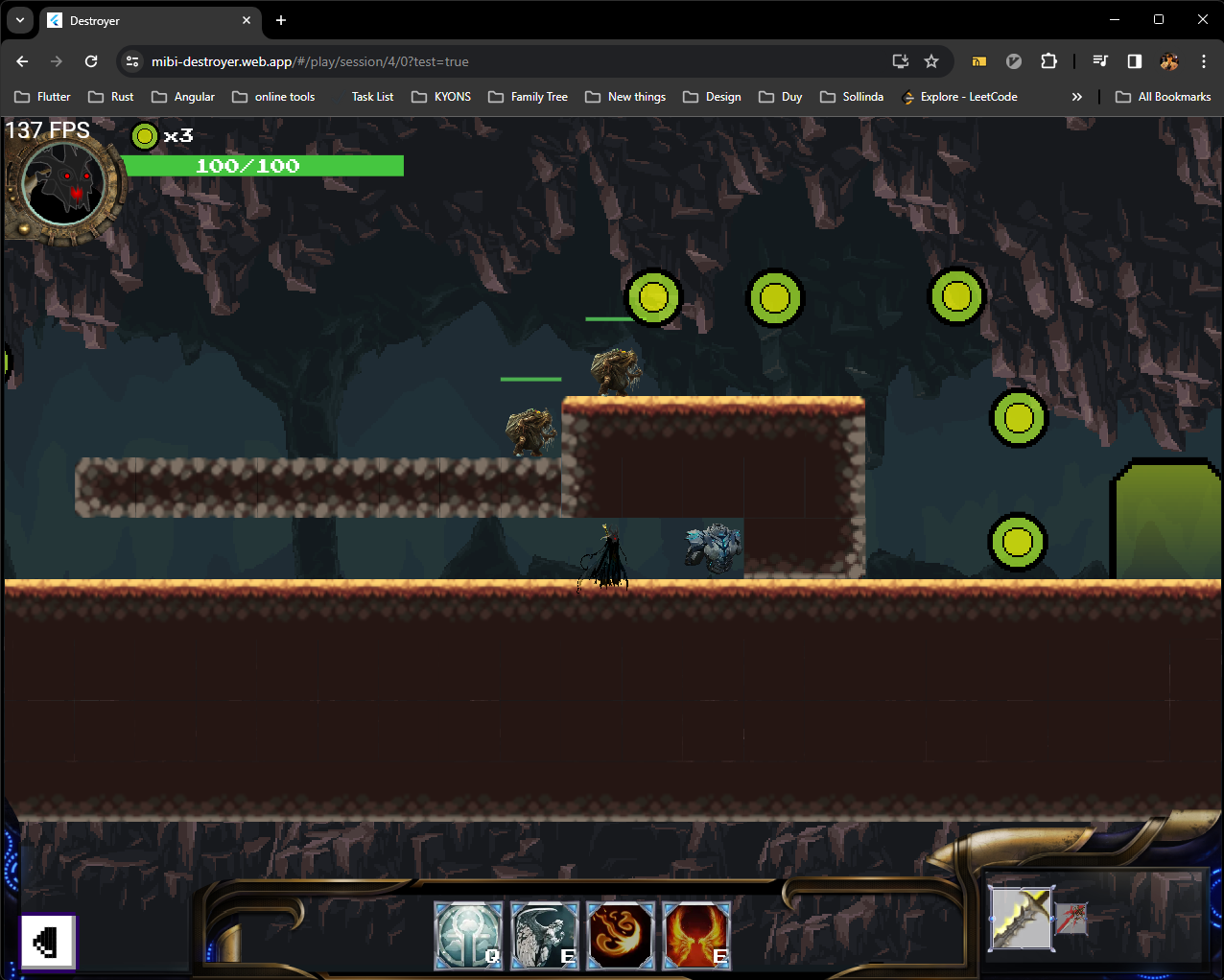
Task: Bookmark this page with the star icon
Action: 930,61
